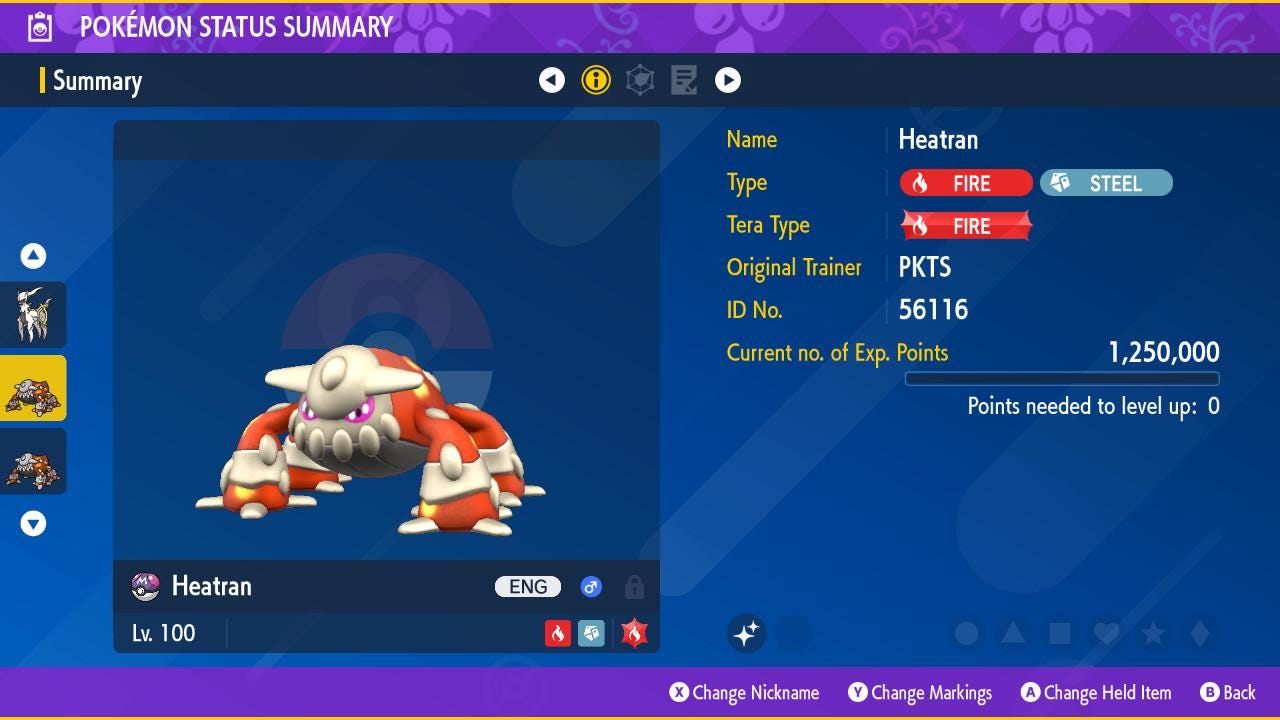This screenshot has height=720, width=1280.
Task: Open the moves and notes tab
Action: (684, 80)
